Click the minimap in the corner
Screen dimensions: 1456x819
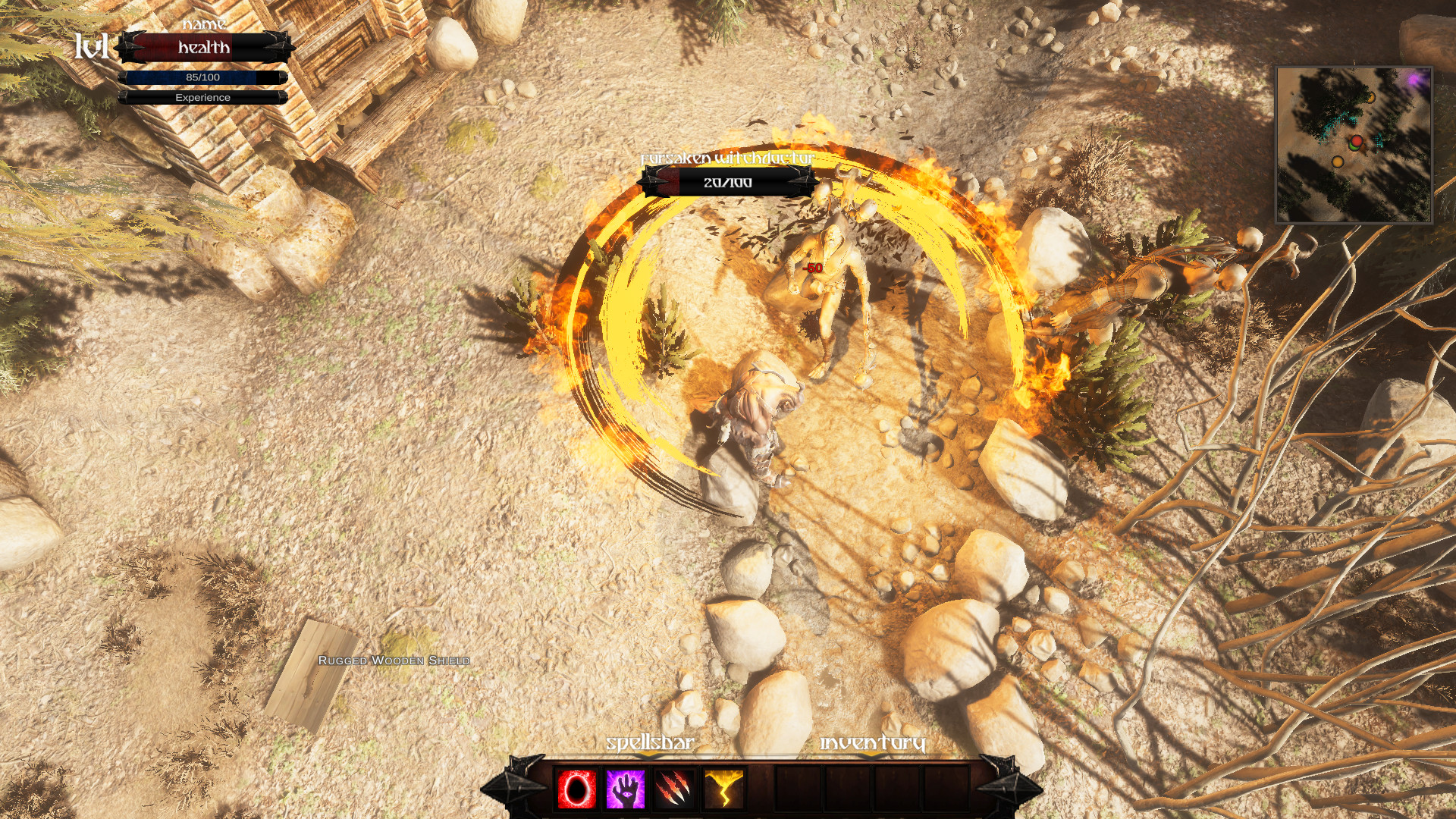click(x=1354, y=145)
